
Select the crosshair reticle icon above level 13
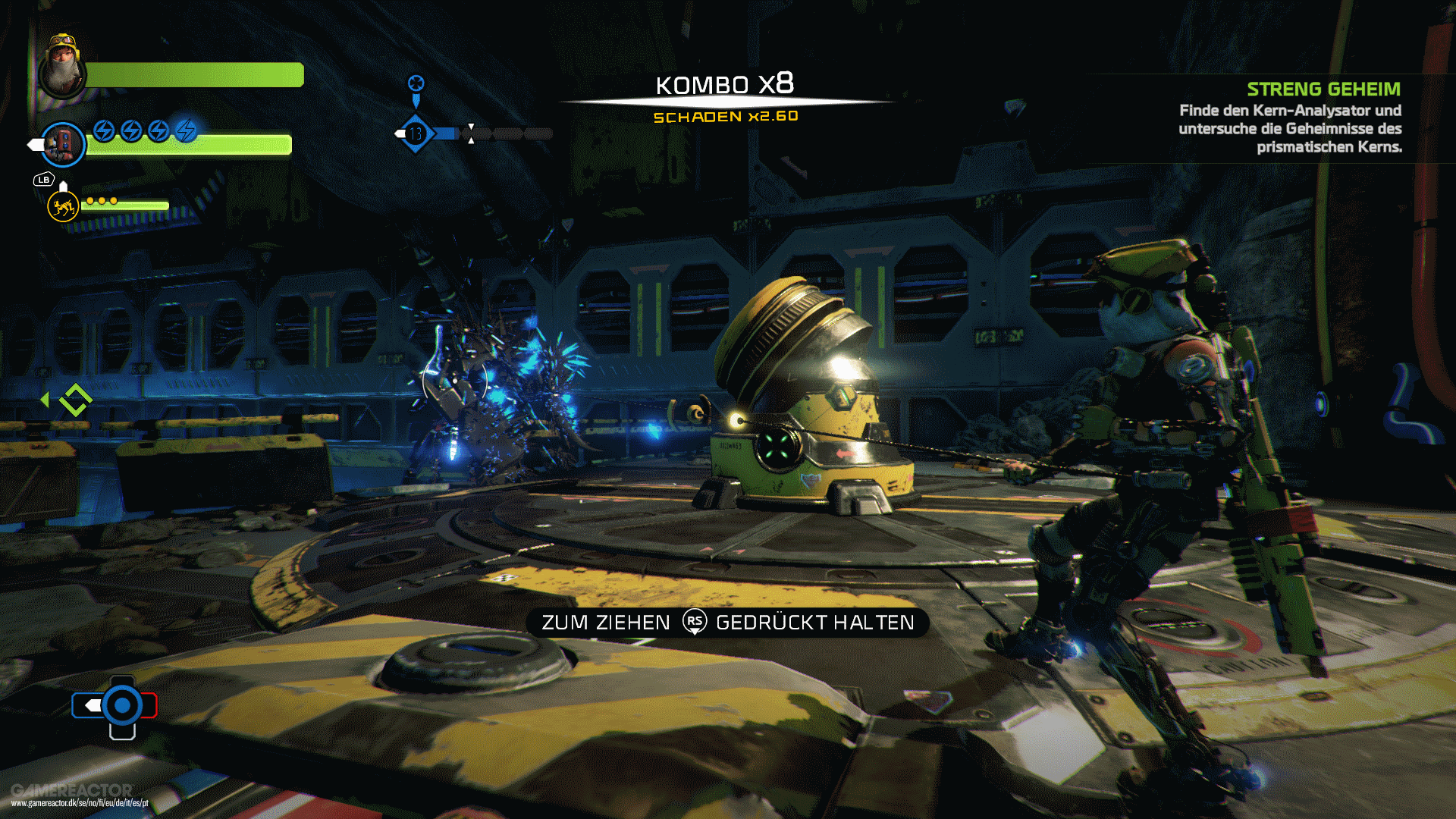pyautogui.click(x=416, y=83)
